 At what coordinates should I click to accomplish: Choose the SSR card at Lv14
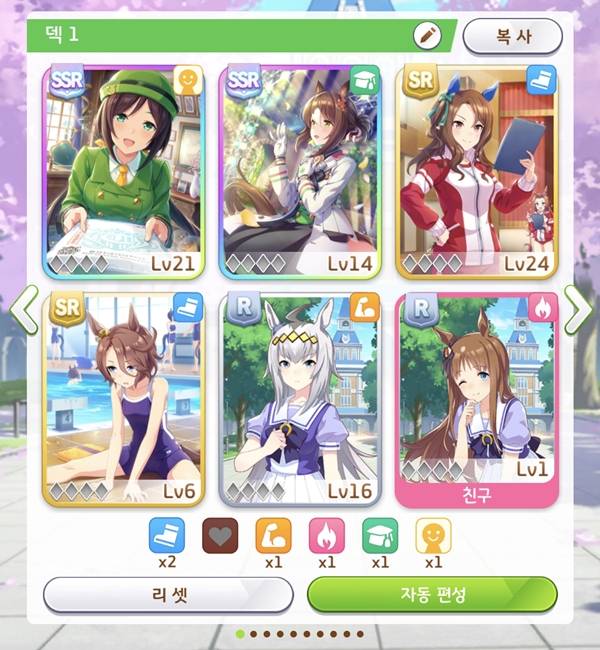[300, 171]
